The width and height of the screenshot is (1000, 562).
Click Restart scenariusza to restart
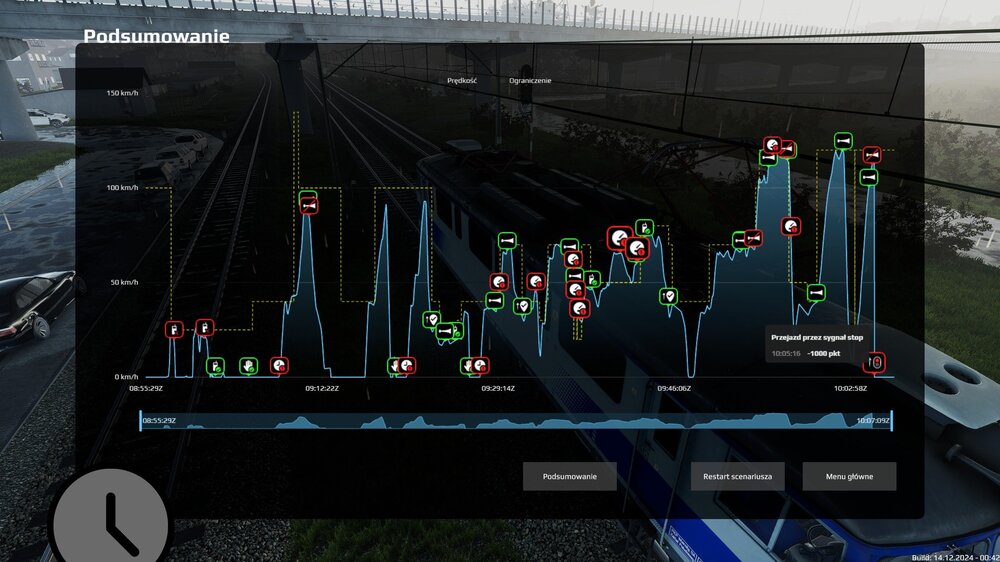(x=738, y=477)
